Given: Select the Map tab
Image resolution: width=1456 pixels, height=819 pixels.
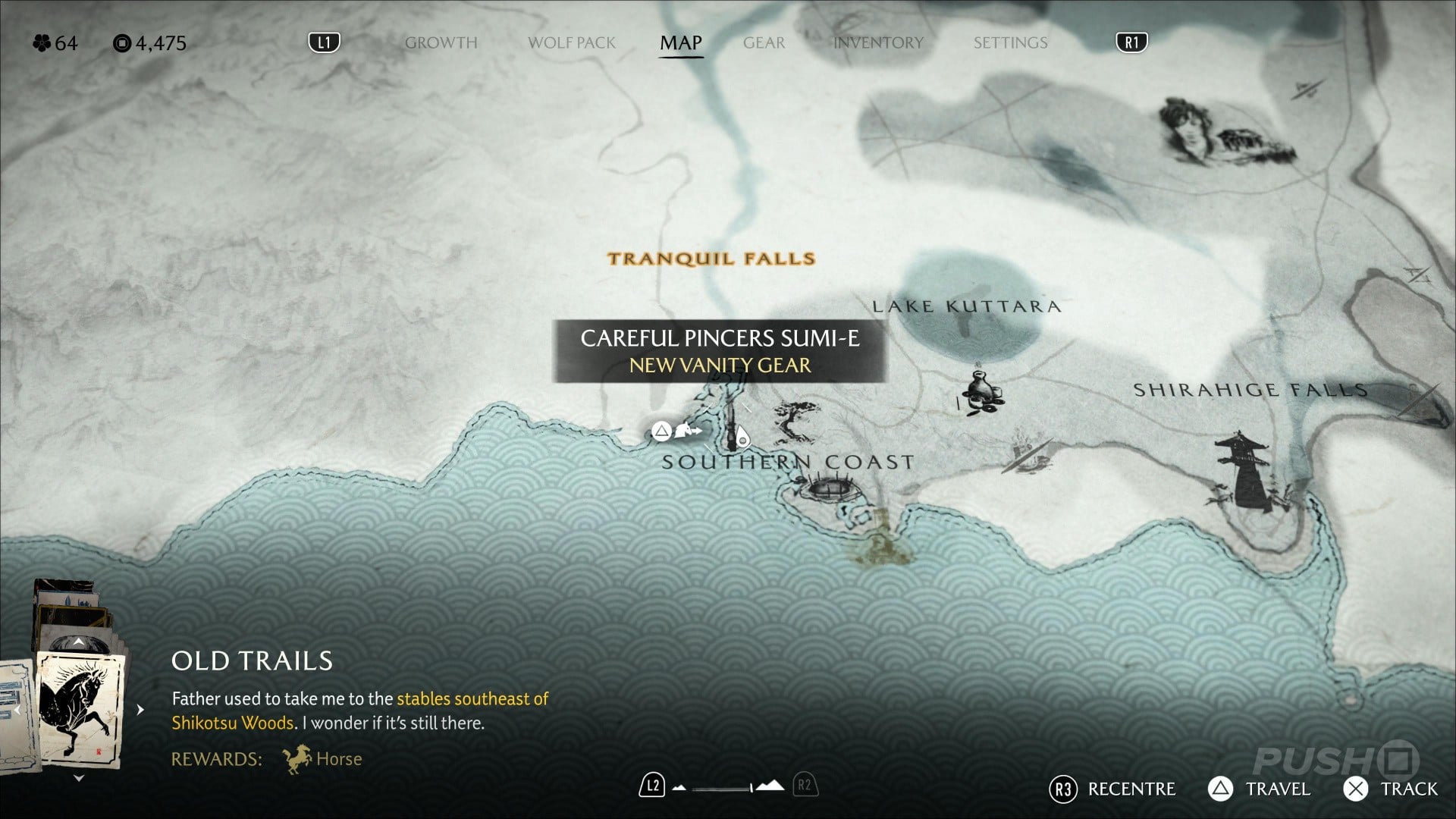Looking at the screenshot, I should coord(680,43).
